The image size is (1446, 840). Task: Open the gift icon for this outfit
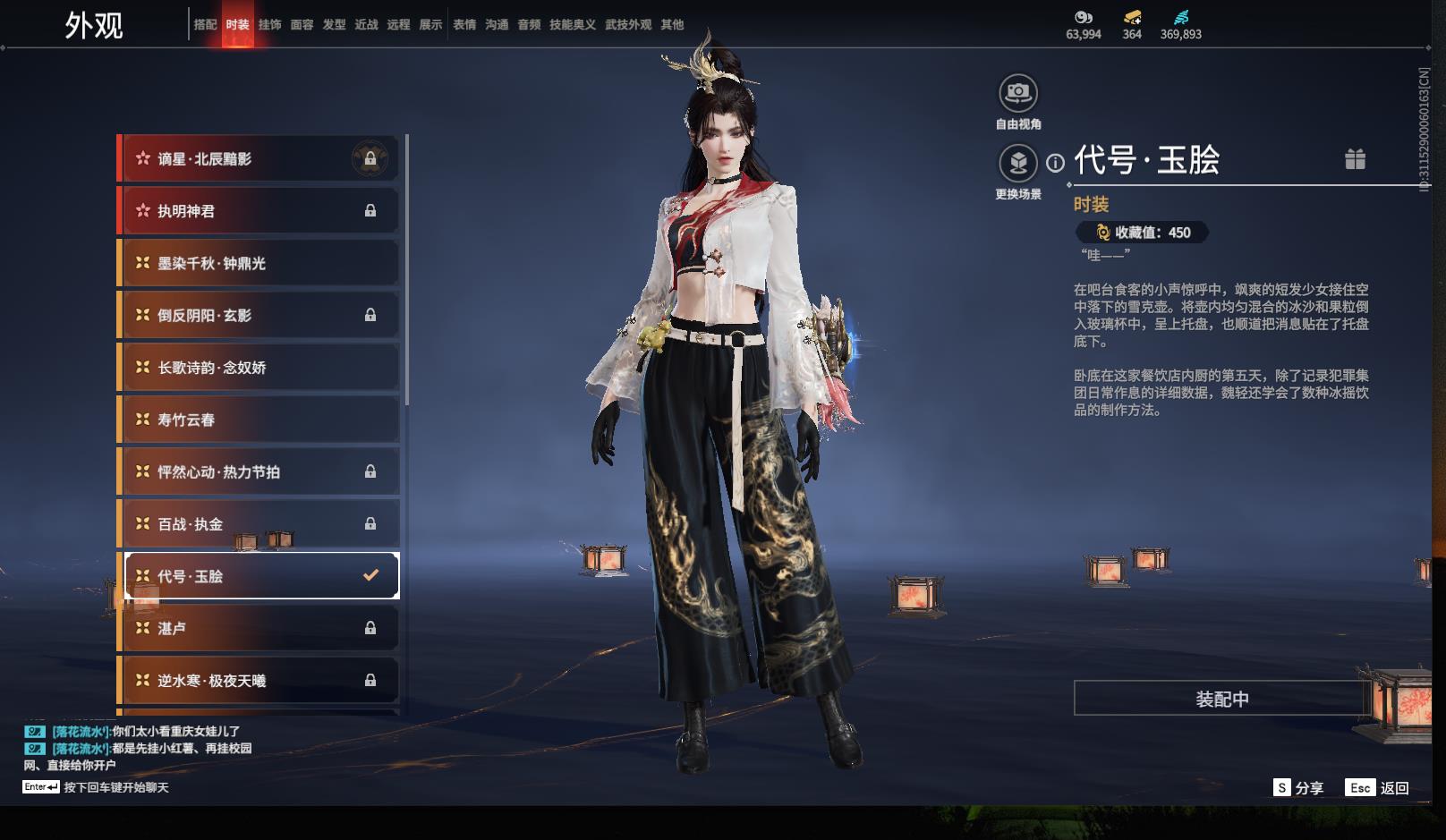point(1355,159)
